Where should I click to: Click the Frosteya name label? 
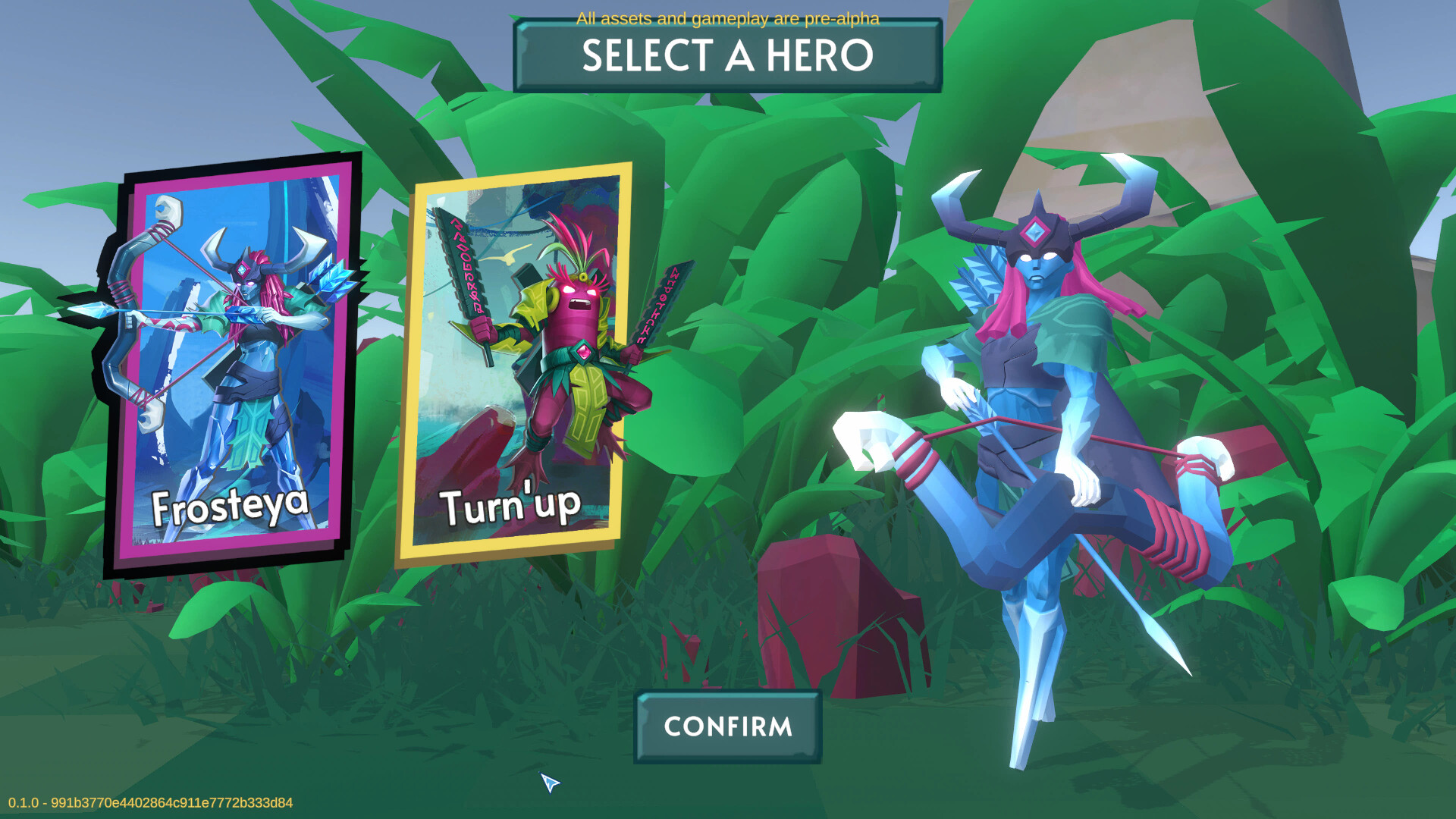[x=231, y=504]
